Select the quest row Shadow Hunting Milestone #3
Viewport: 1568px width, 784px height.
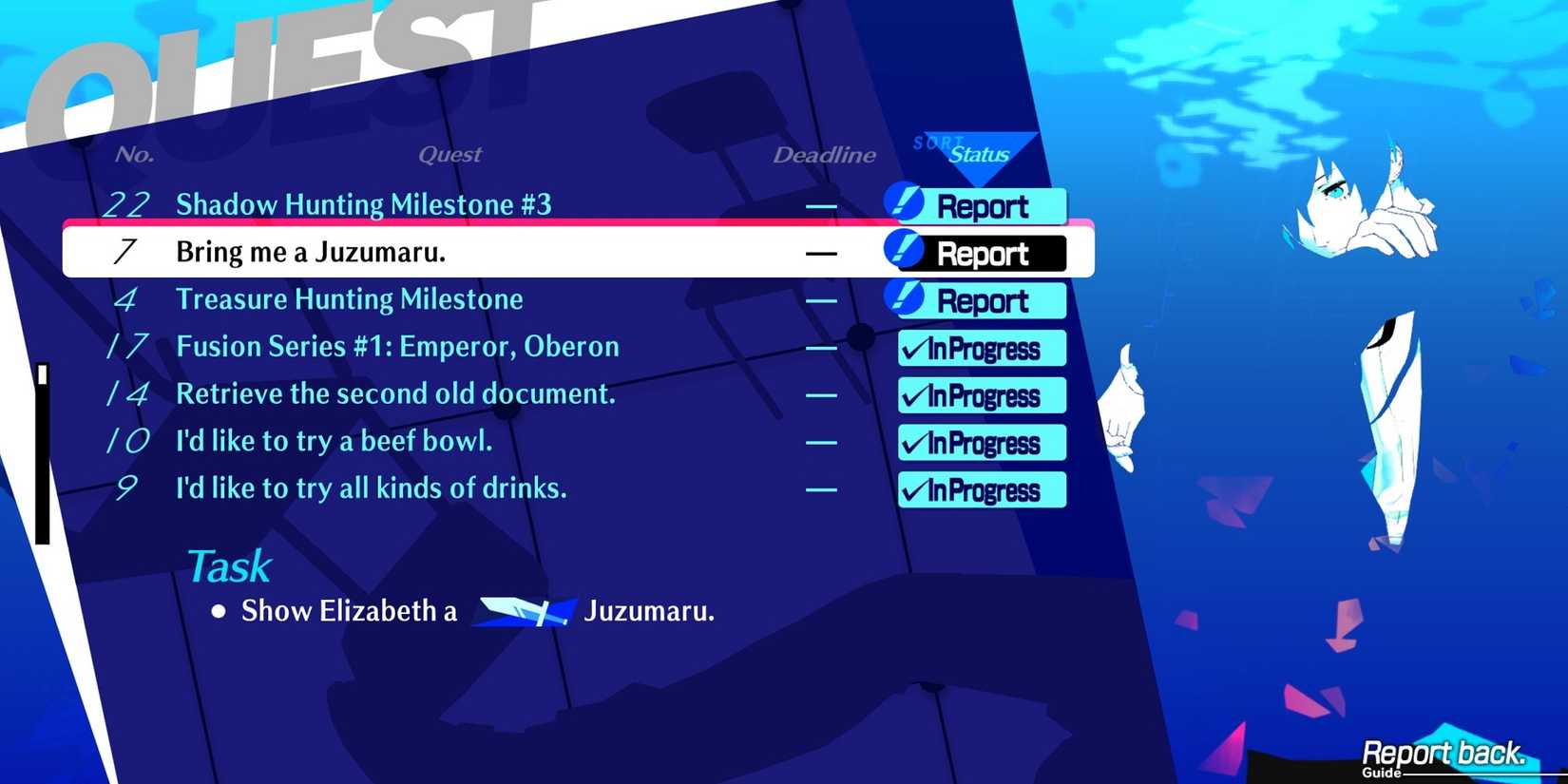363,203
